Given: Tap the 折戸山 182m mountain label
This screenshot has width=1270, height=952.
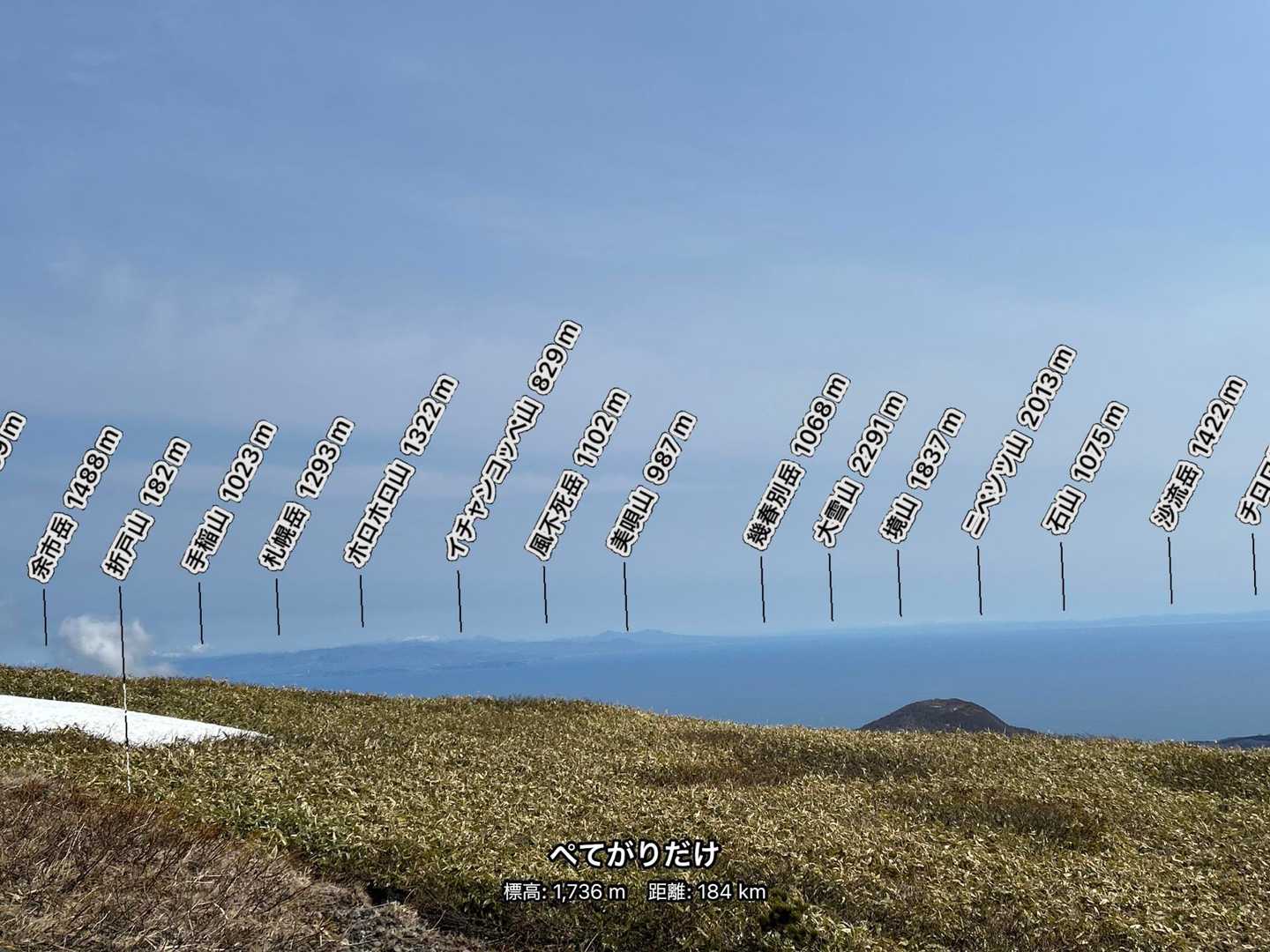Looking at the screenshot, I should point(146,508).
